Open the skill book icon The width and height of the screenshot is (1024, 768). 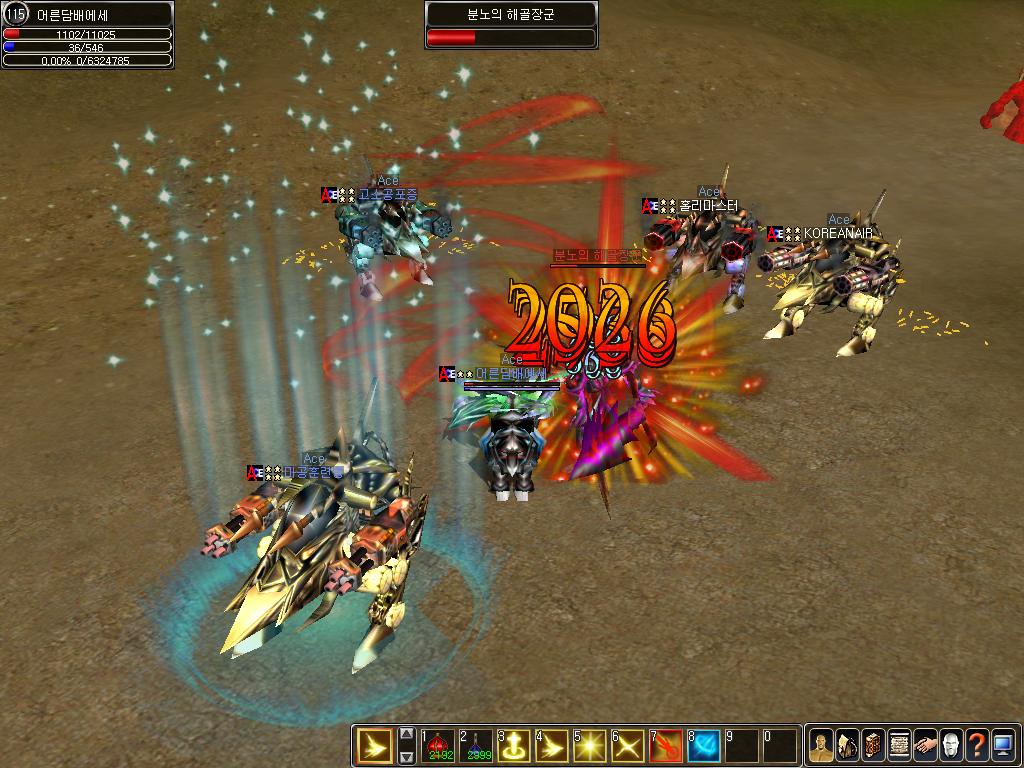[873, 746]
